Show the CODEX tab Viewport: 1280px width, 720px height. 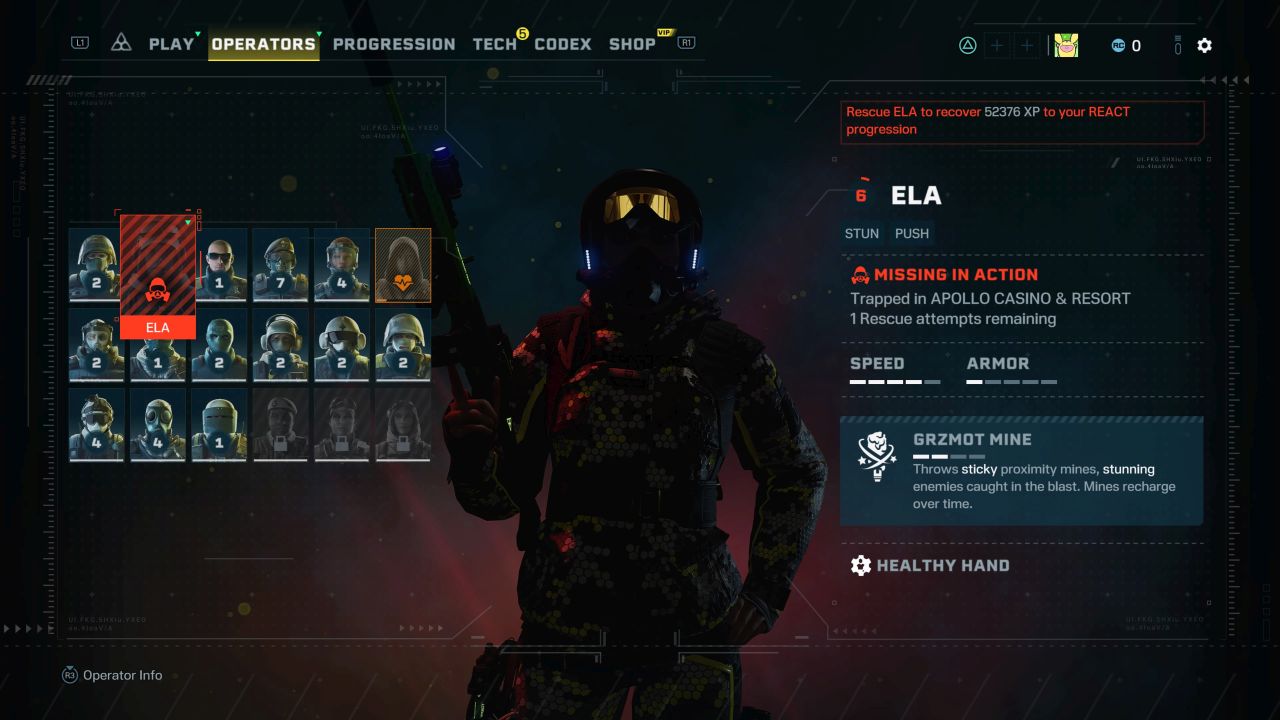pos(563,44)
